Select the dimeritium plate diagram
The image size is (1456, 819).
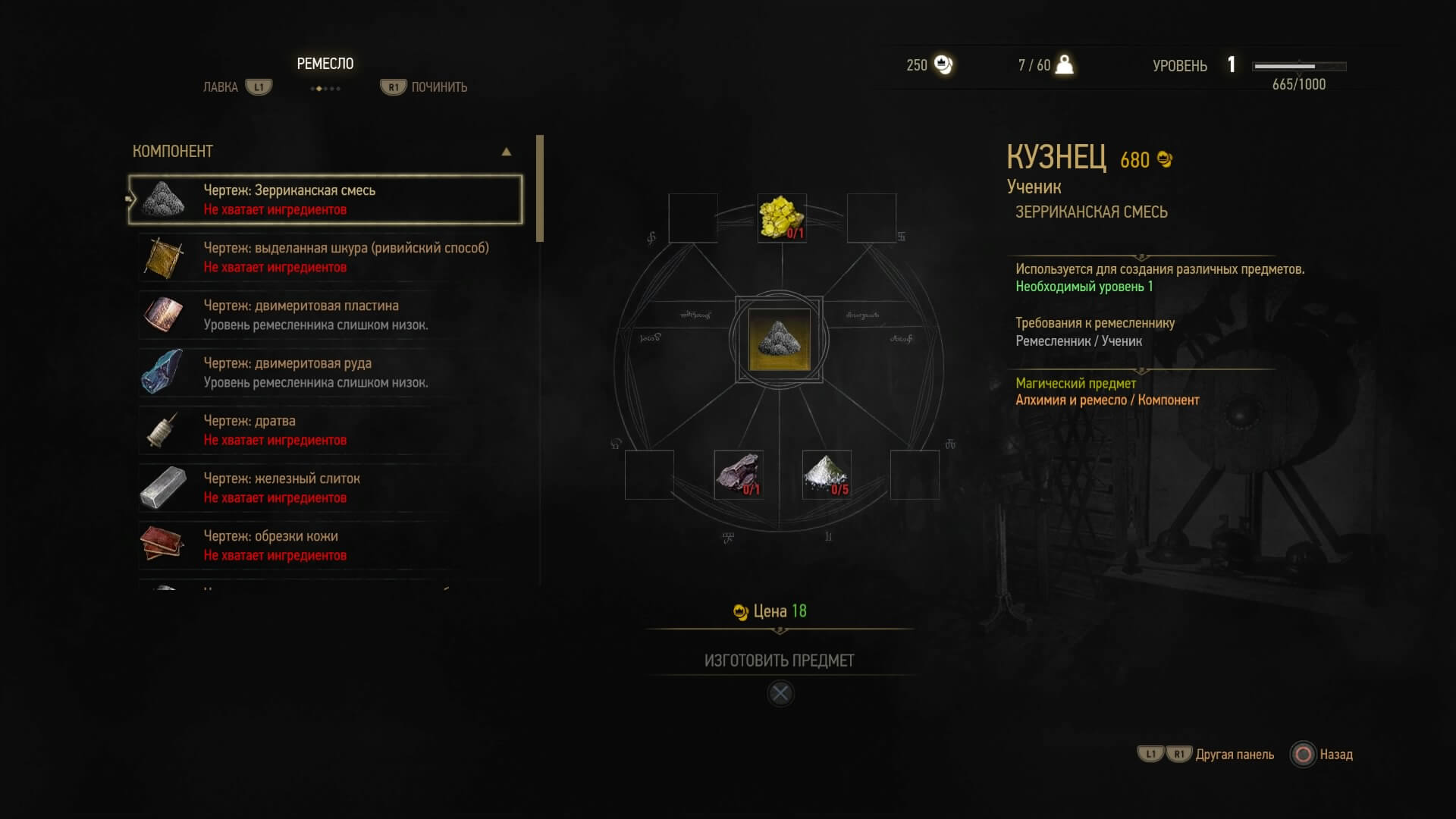pos(326,315)
